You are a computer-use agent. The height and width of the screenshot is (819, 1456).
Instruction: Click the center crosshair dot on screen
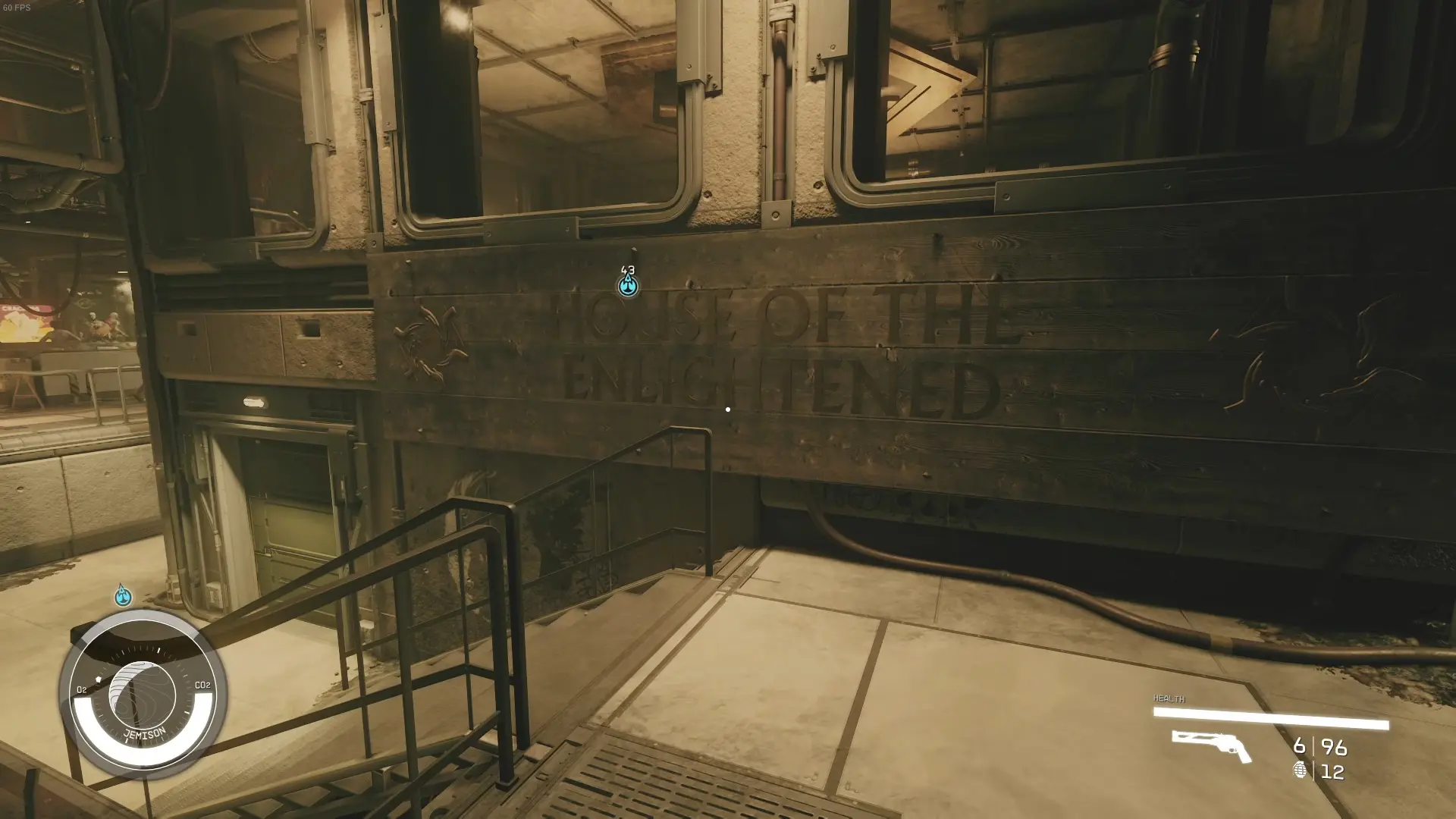(727, 409)
